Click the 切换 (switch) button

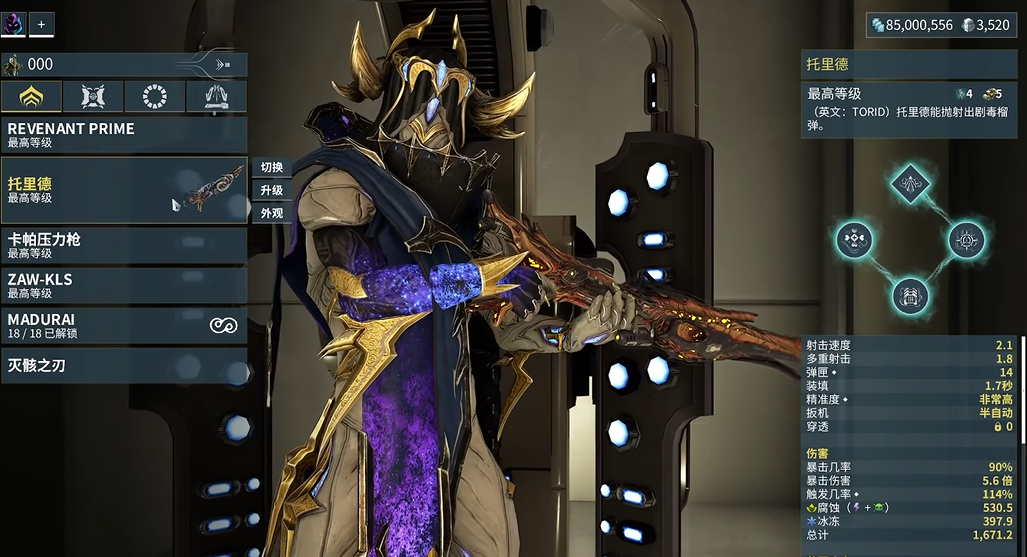pyautogui.click(x=272, y=168)
